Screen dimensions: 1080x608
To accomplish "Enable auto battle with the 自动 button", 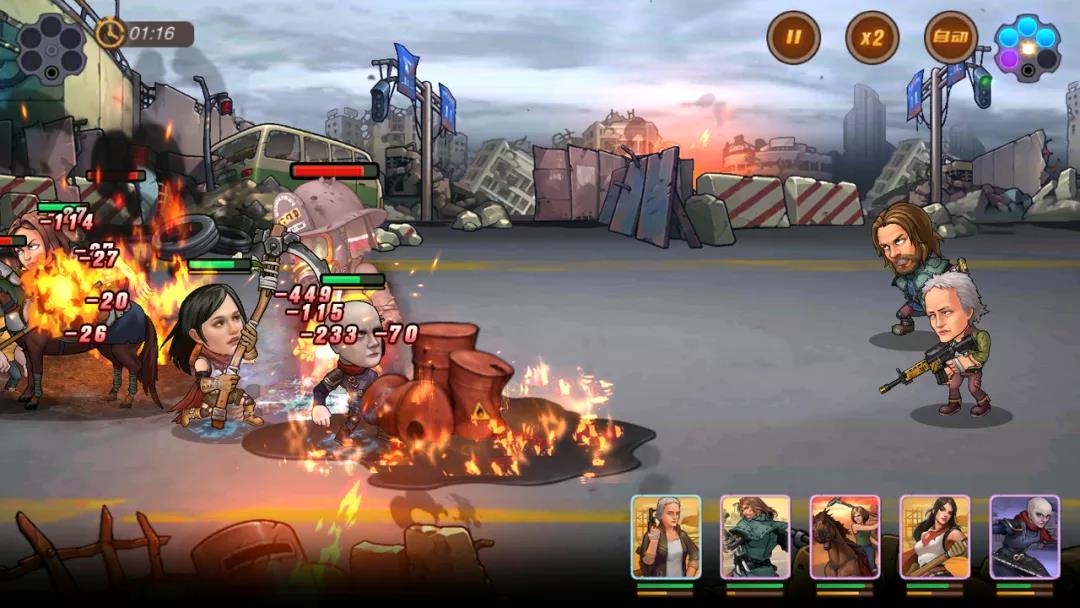I will pos(950,38).
